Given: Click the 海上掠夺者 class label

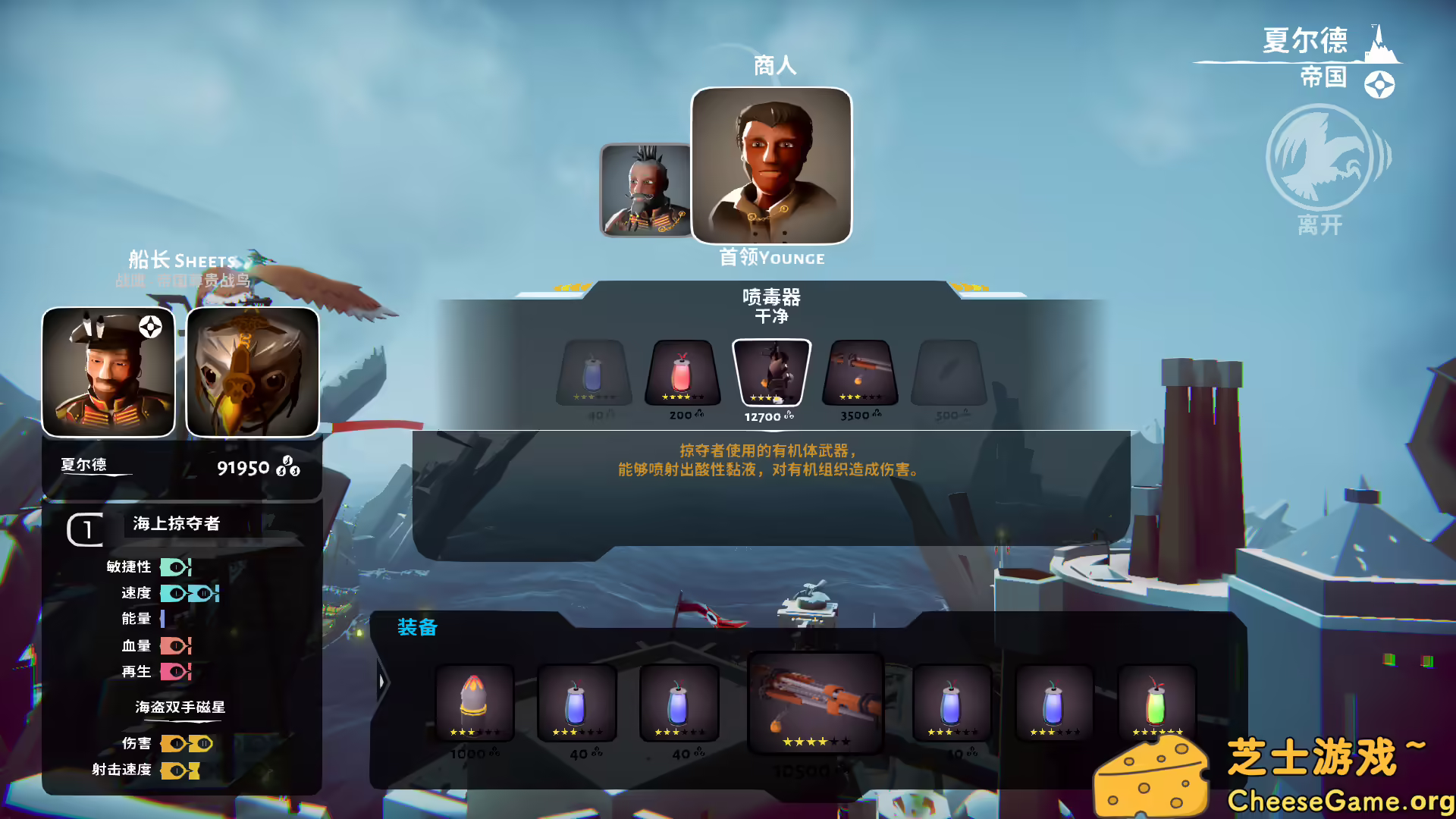Looking at the screenshot, I should (x=174, y=523).
